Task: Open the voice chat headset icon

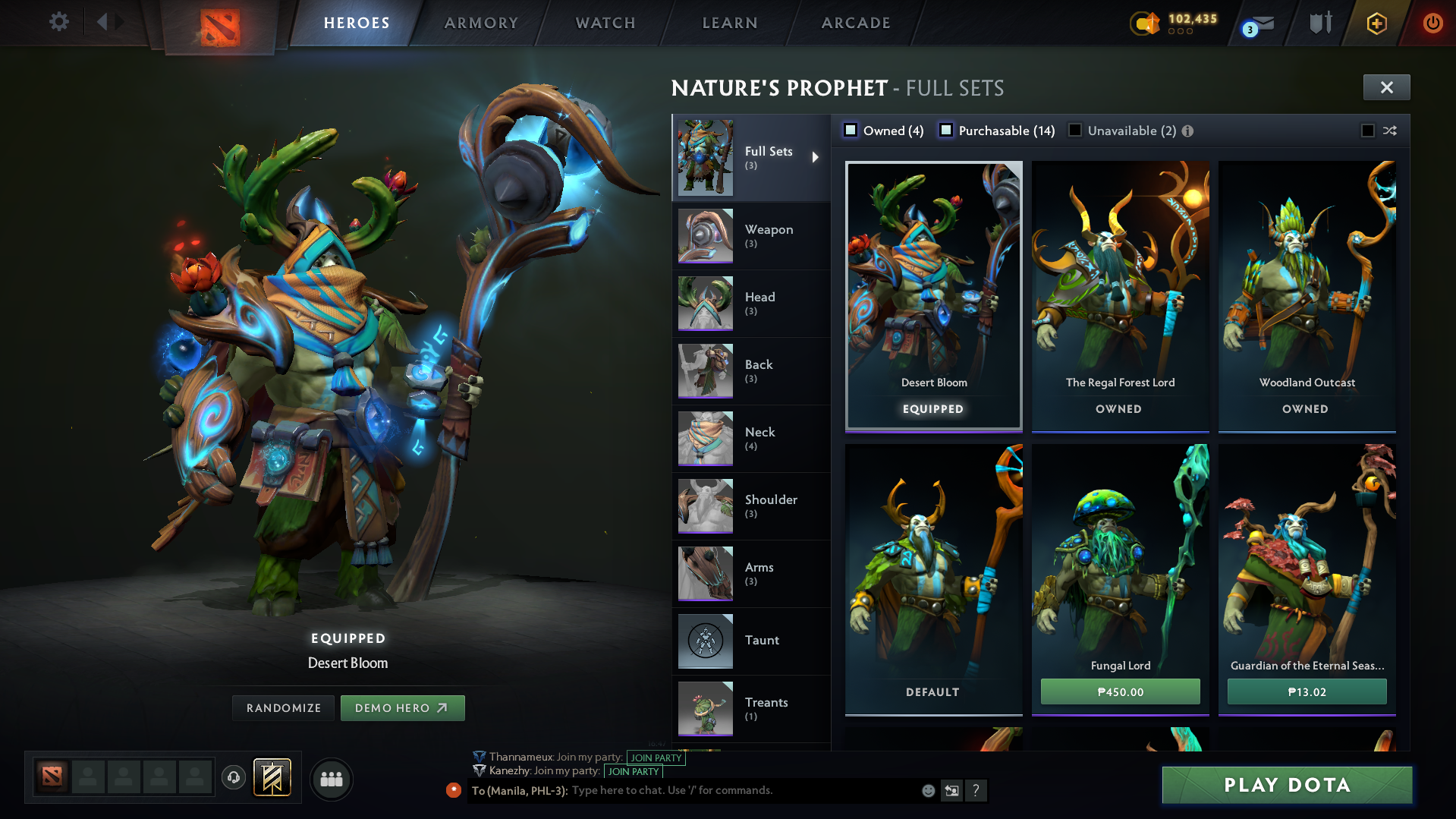Action: pyautogui.click(x=233, y=778)
